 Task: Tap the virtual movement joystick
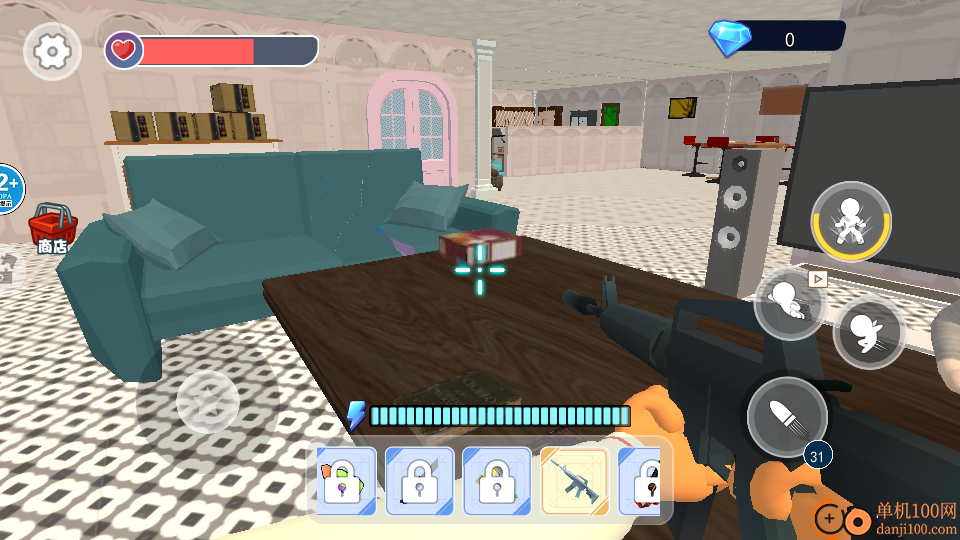(207, 403)
